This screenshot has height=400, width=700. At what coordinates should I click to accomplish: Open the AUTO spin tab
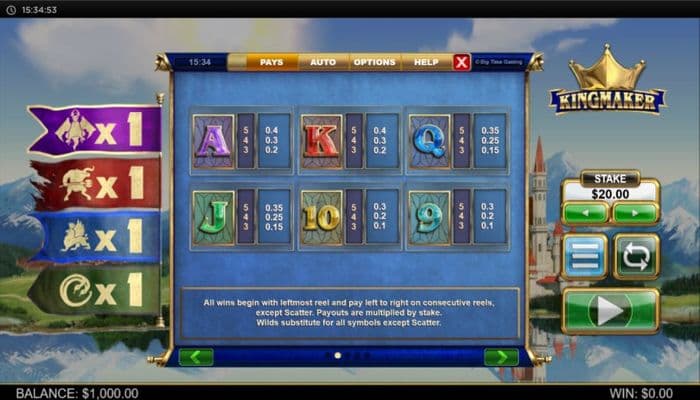[x=323, y=62]
